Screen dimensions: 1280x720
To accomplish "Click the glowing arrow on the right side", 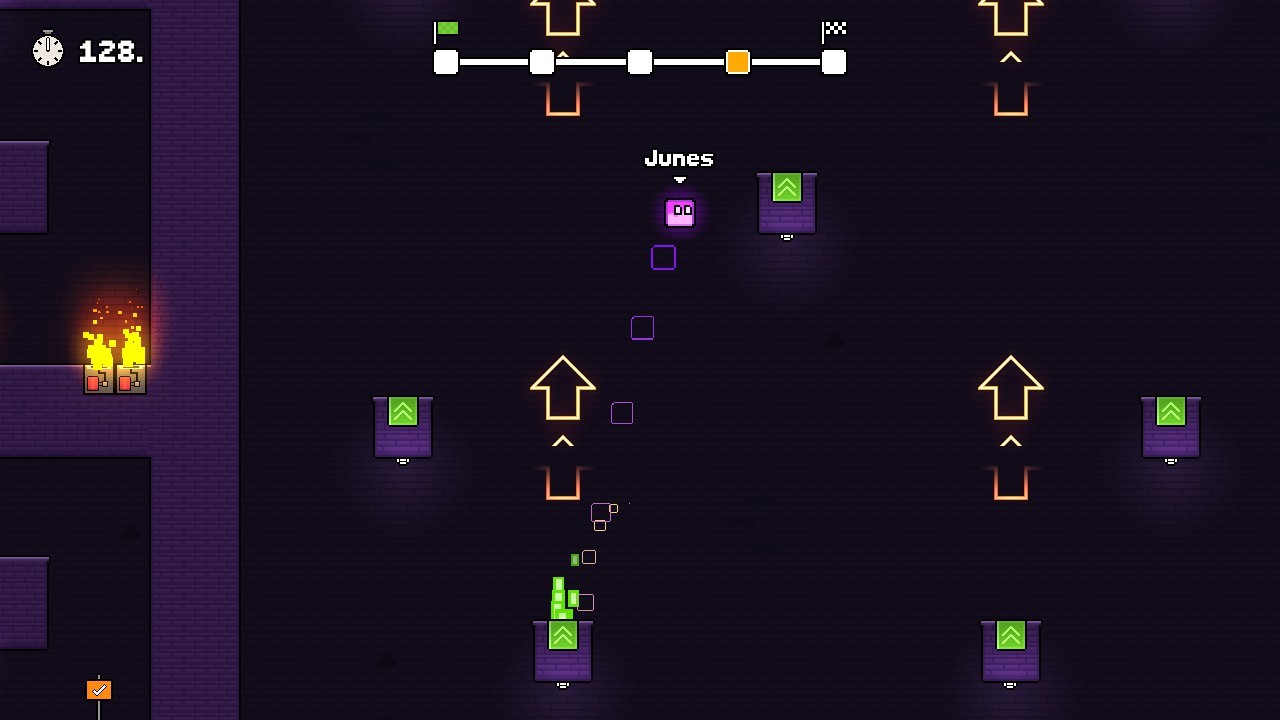I will [x=1011, y=385].
